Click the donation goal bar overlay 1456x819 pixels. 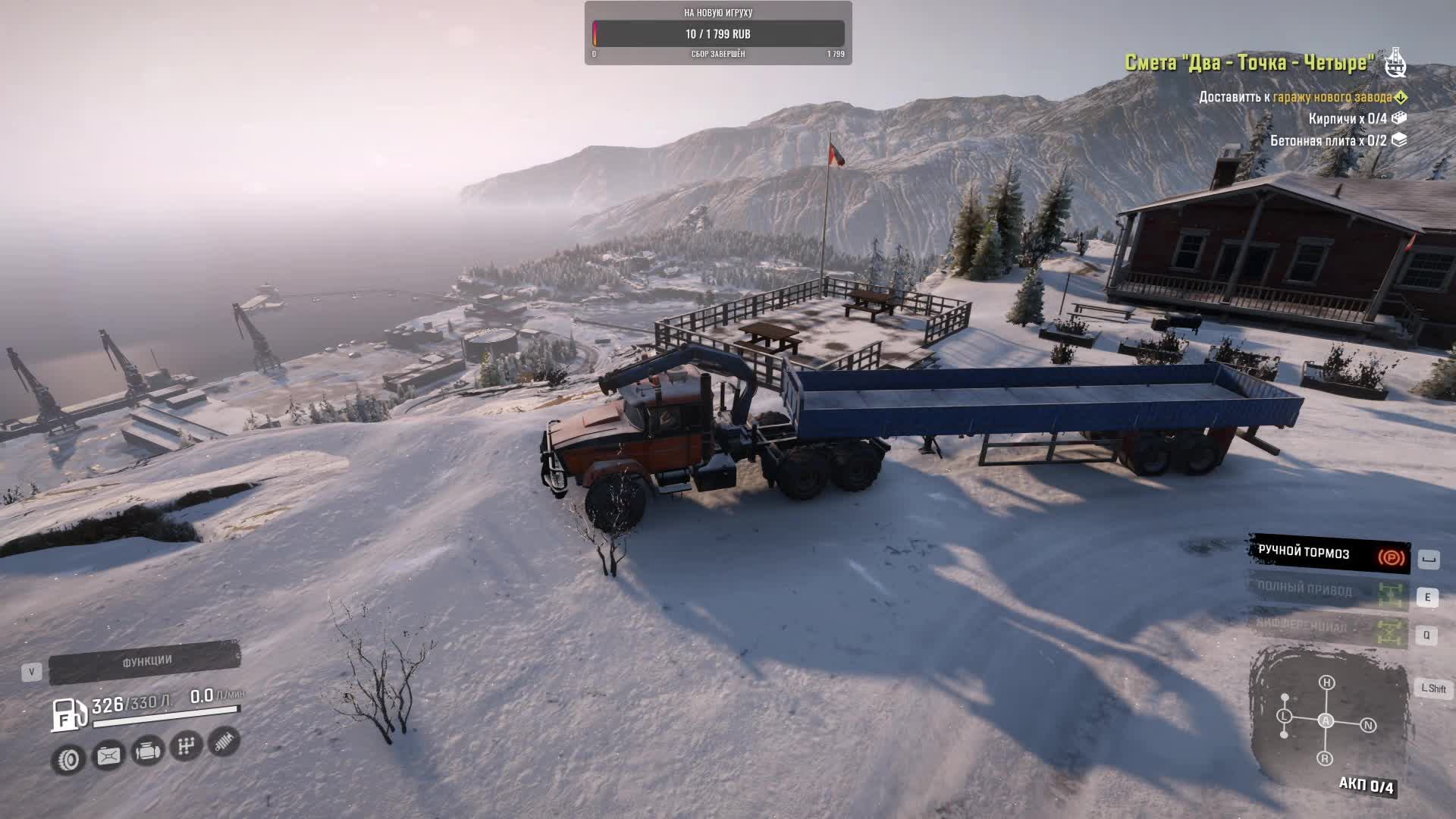click(x=718, y=33)
